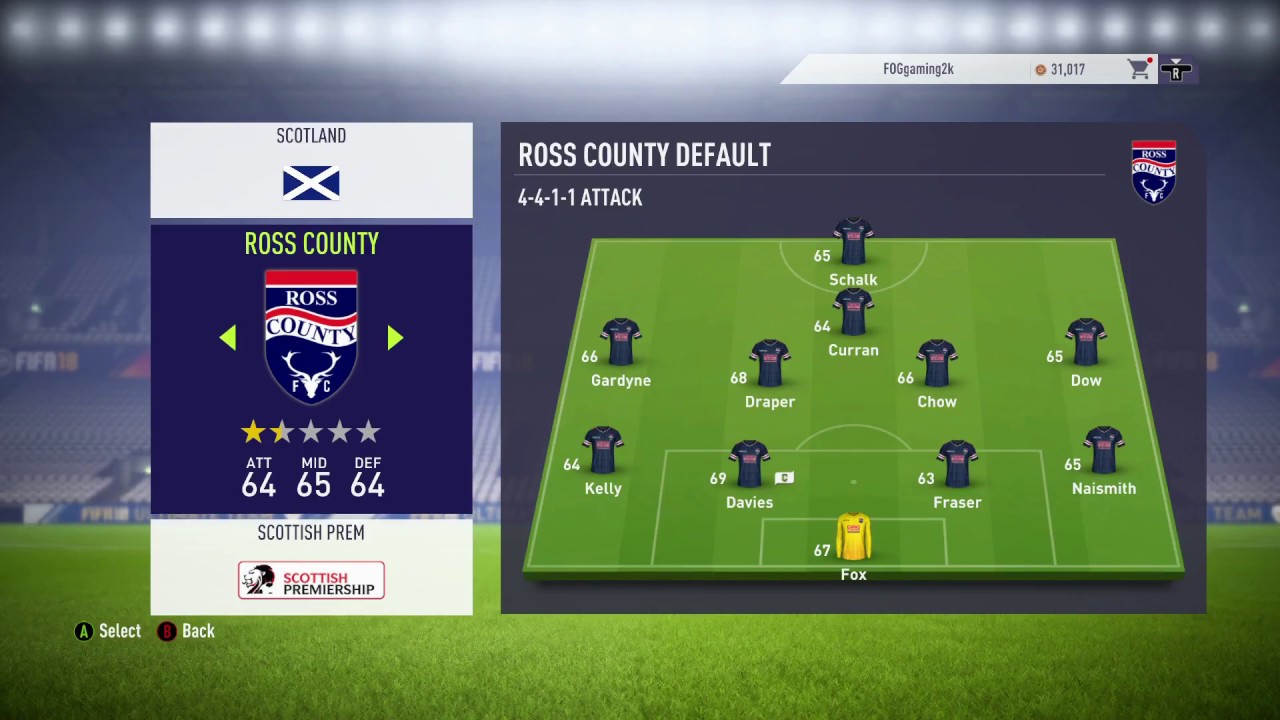The width and height of the screenshot is (1280, 720).
Task: Click the Ross County club crest
Action: [311, 335]
